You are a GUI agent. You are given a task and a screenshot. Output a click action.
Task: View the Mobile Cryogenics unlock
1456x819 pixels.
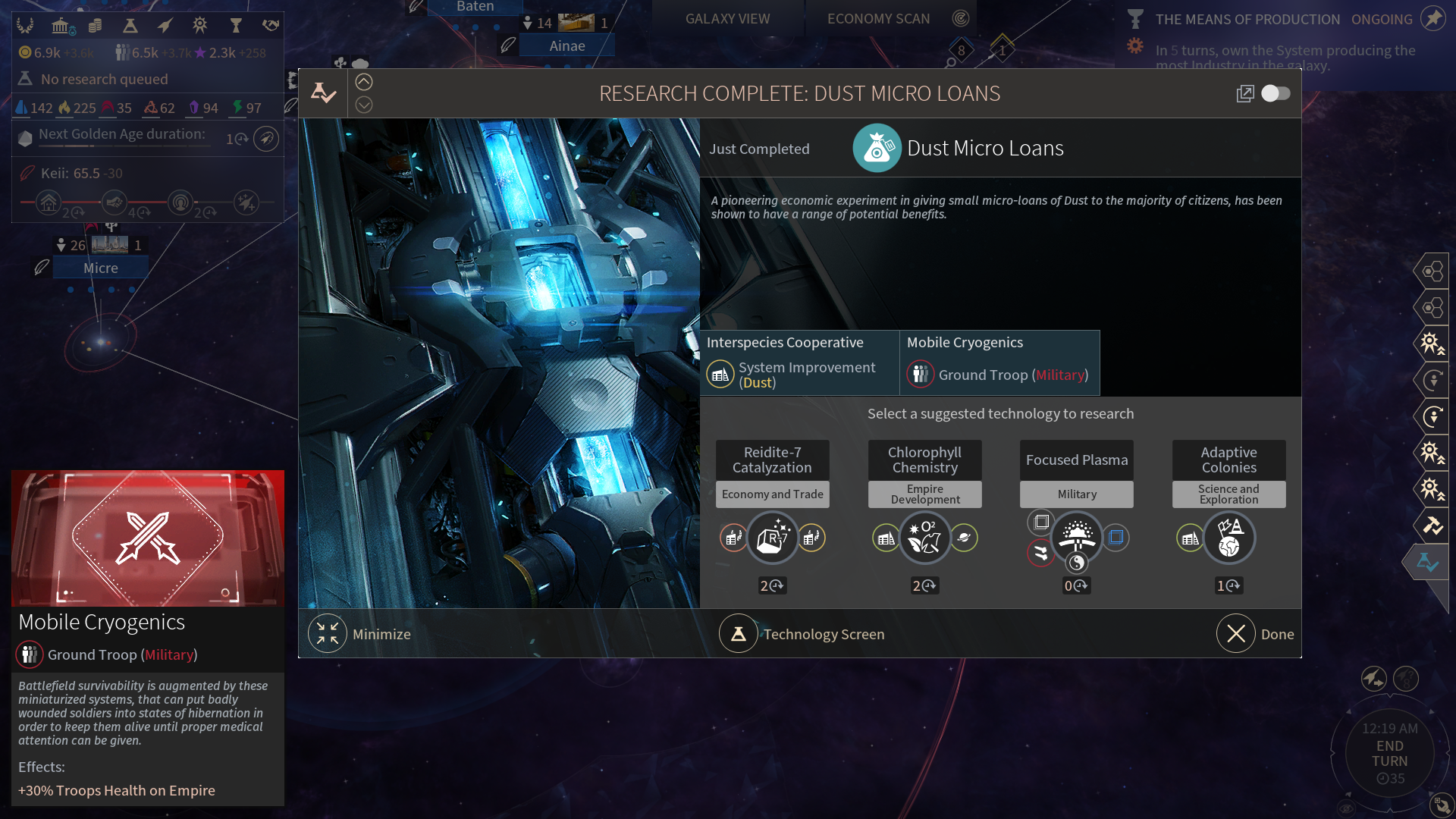coord(999,362)
